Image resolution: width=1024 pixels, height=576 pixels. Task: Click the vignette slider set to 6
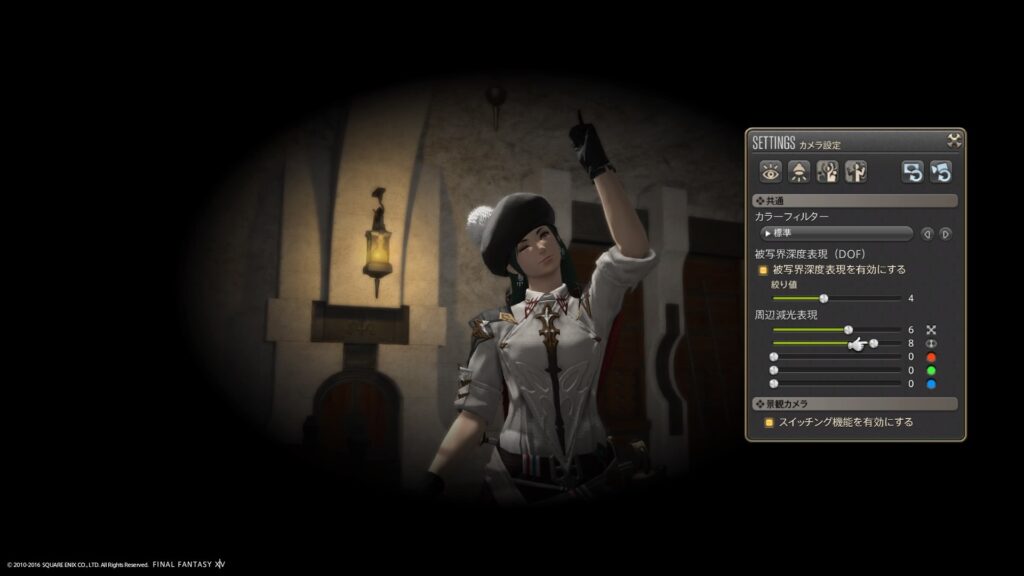(848, 329)
